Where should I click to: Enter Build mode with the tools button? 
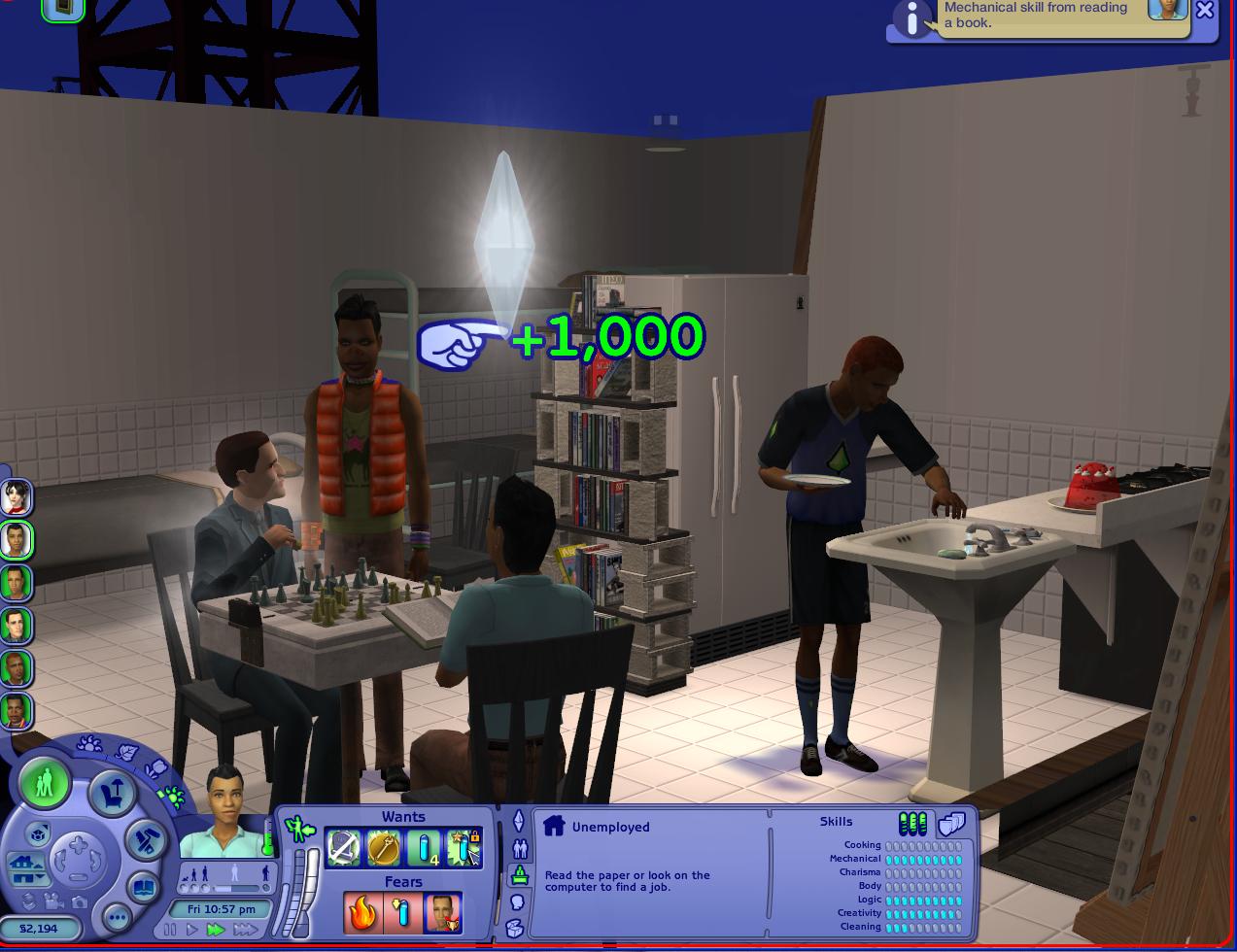pyautogui.click(x=148, y=837)
